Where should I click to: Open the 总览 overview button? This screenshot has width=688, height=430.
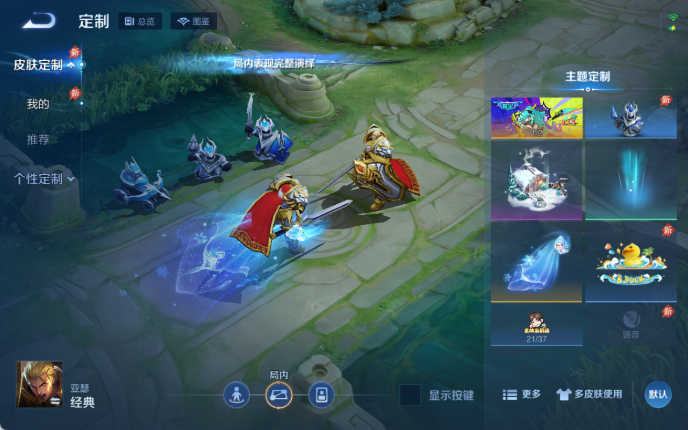point(140,21)
